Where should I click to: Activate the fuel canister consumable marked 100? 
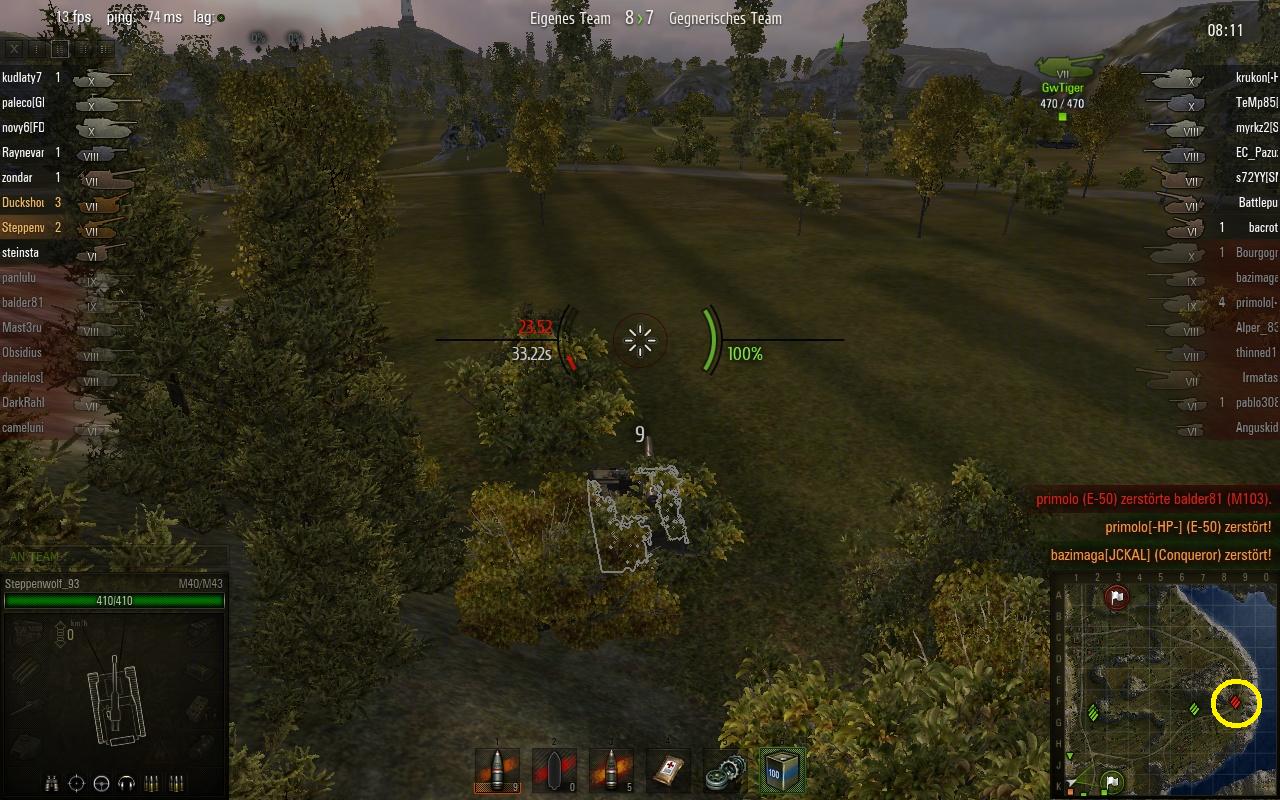point(781,770)
